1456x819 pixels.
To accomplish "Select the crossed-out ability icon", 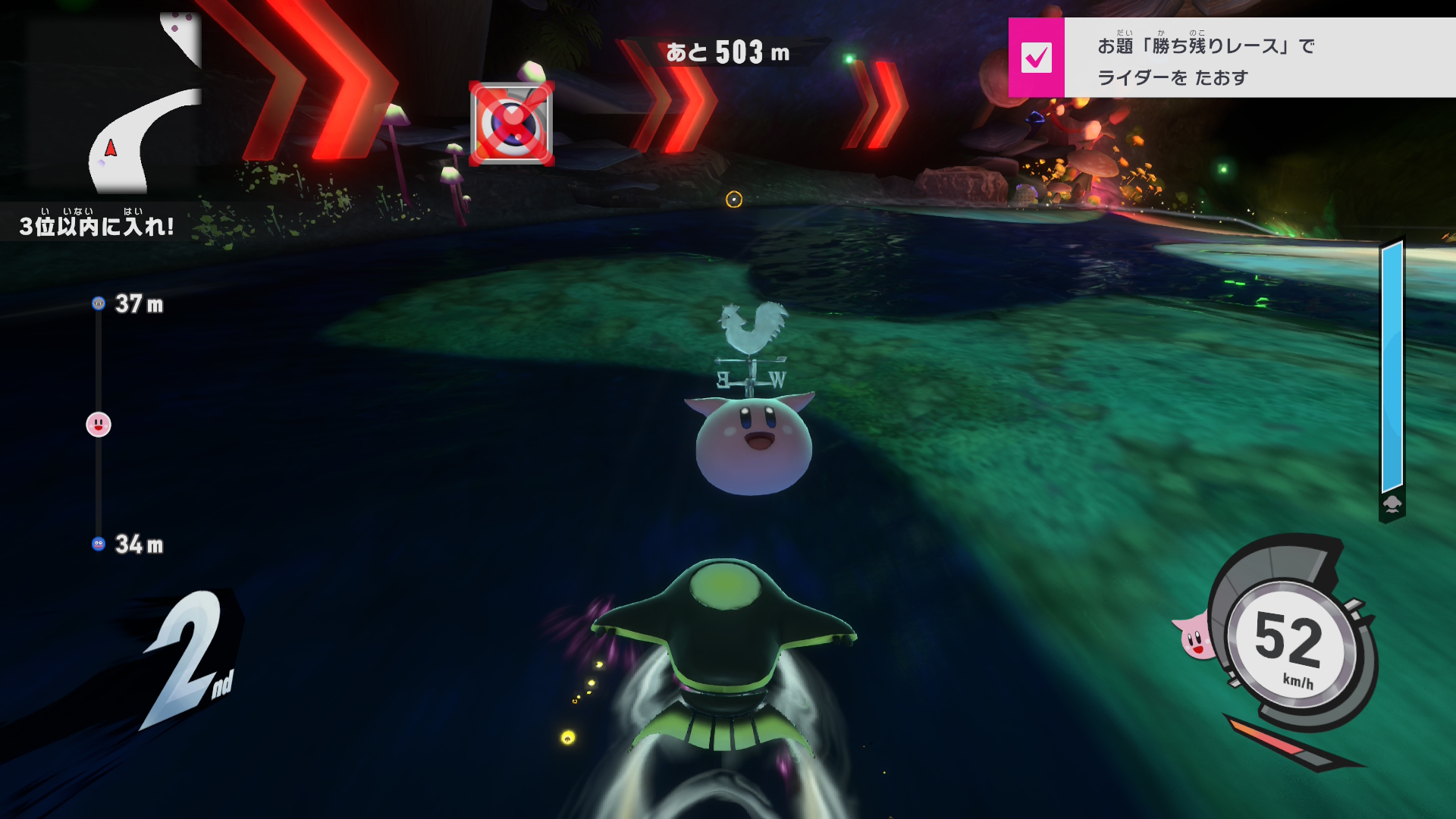I will [x=512, y=124].
